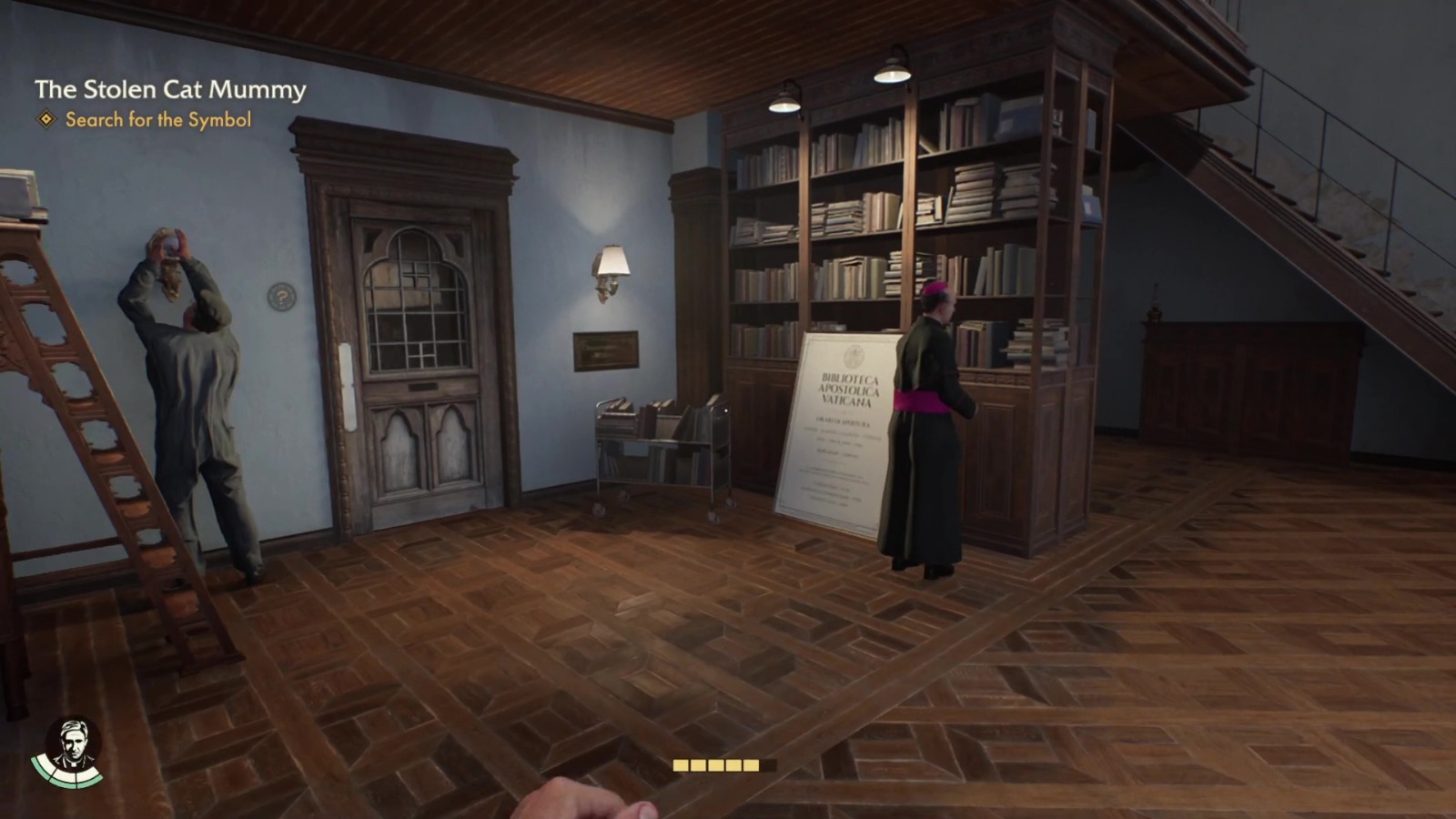Viewport: 1456px width, 819px height.
Task: Toggle the rightmost yellow focus pip
Action: (x=750, y=765)
